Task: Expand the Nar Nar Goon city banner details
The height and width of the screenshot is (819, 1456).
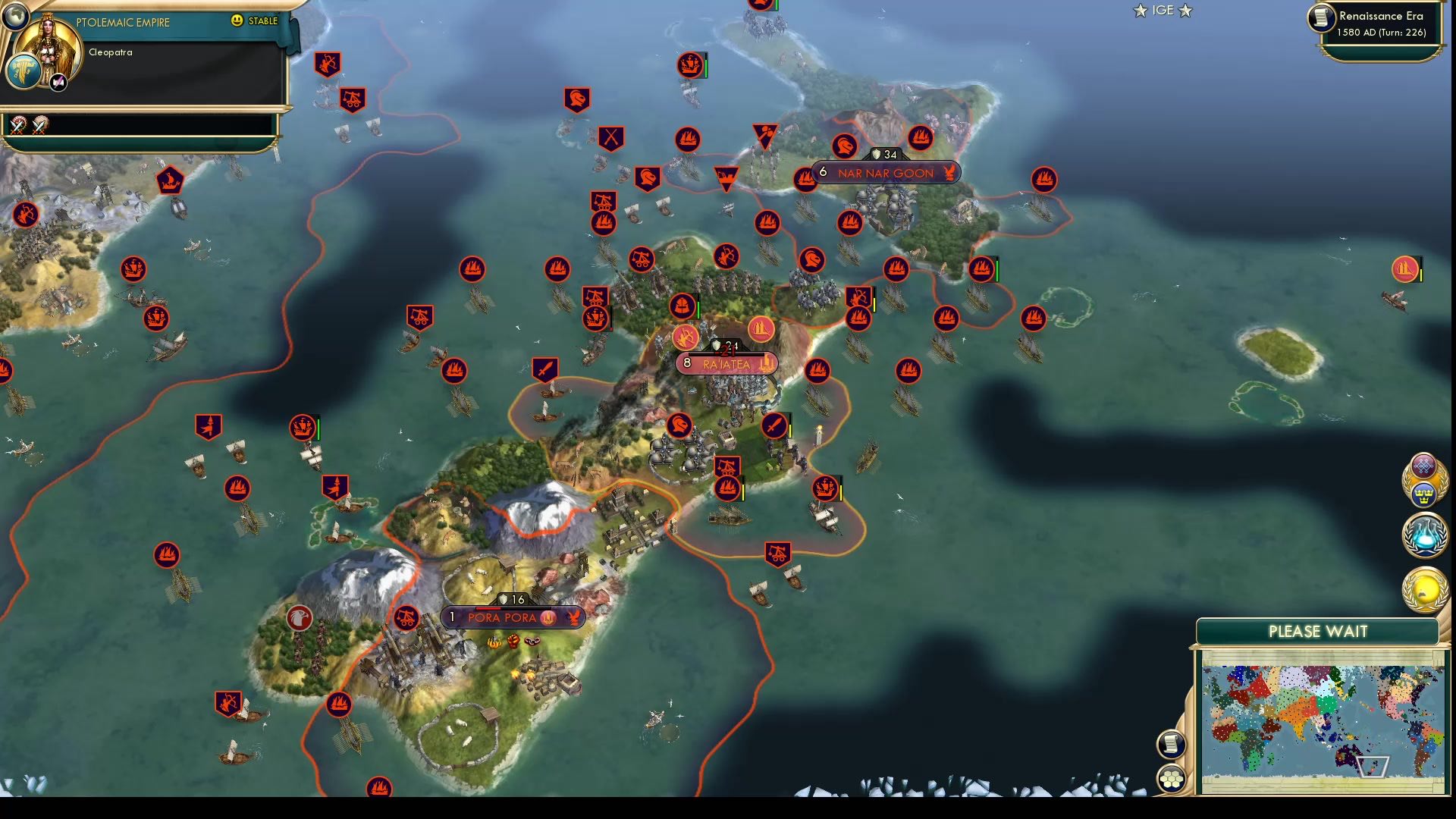Action: 887,173
